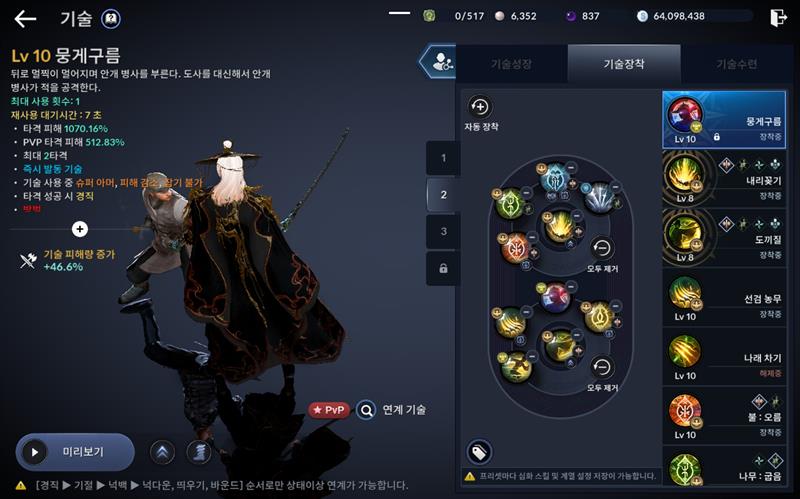This screenshot has width=800, height=499.
Task: Switch to the 기술수련 tab
Action: pyautogui.click(x=736, y=64)
